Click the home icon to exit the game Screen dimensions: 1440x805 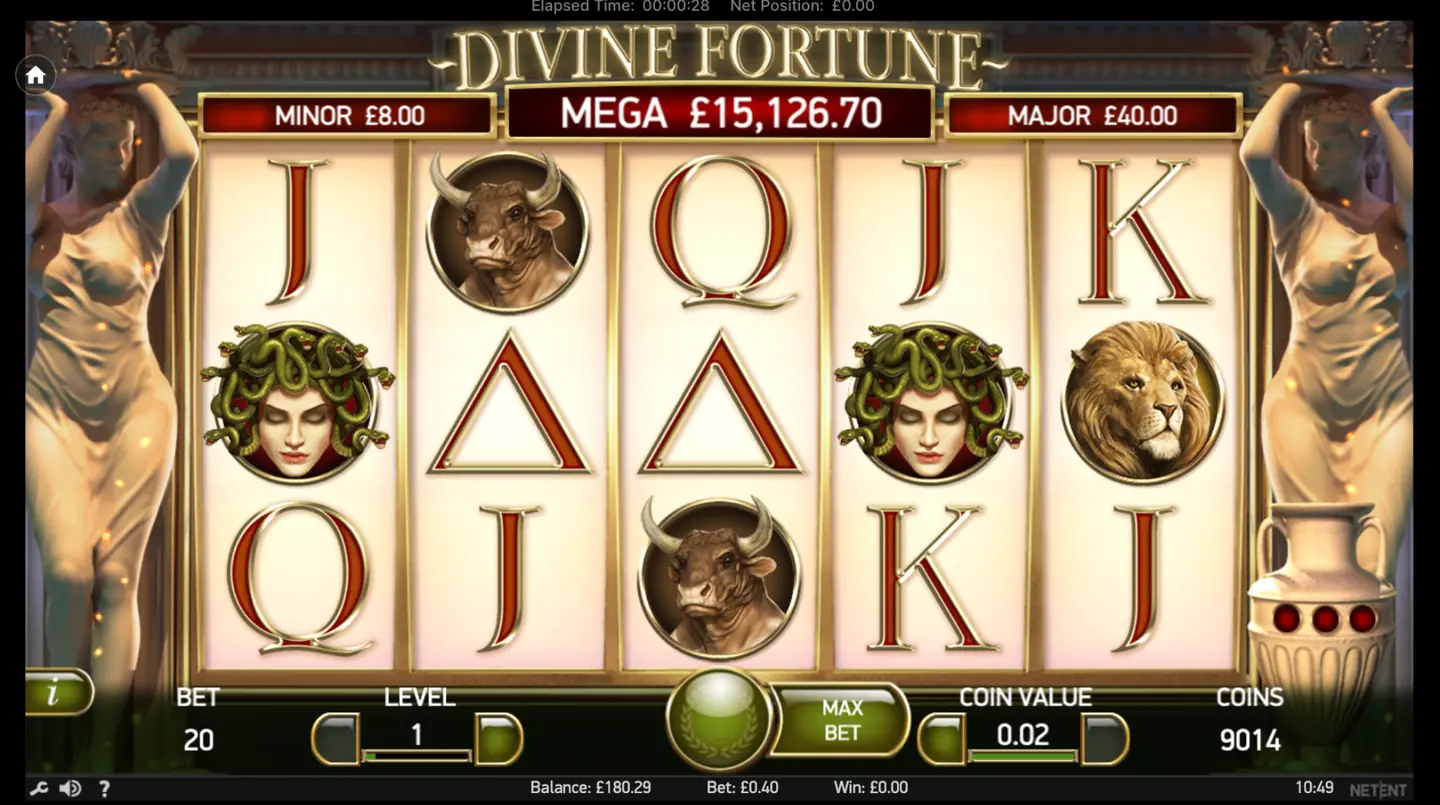(36, 75)
